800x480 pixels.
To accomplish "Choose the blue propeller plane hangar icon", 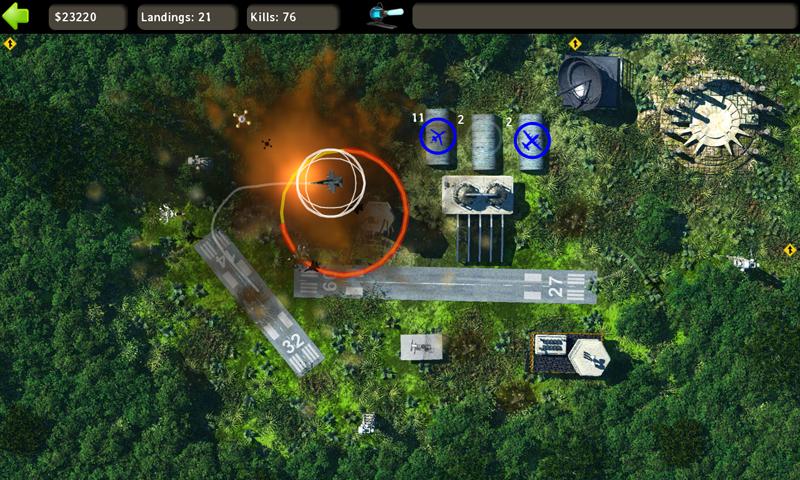I will click(x=532, y=141).
